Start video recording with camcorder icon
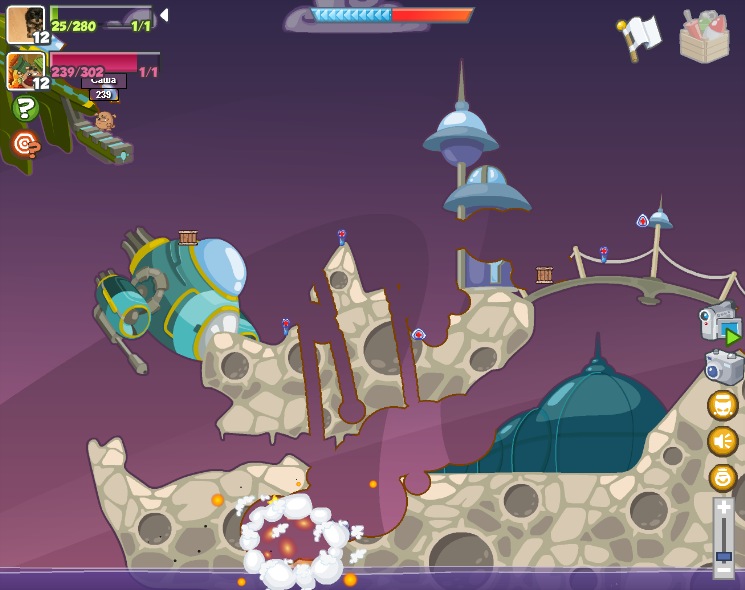 [x=719, y=324]
